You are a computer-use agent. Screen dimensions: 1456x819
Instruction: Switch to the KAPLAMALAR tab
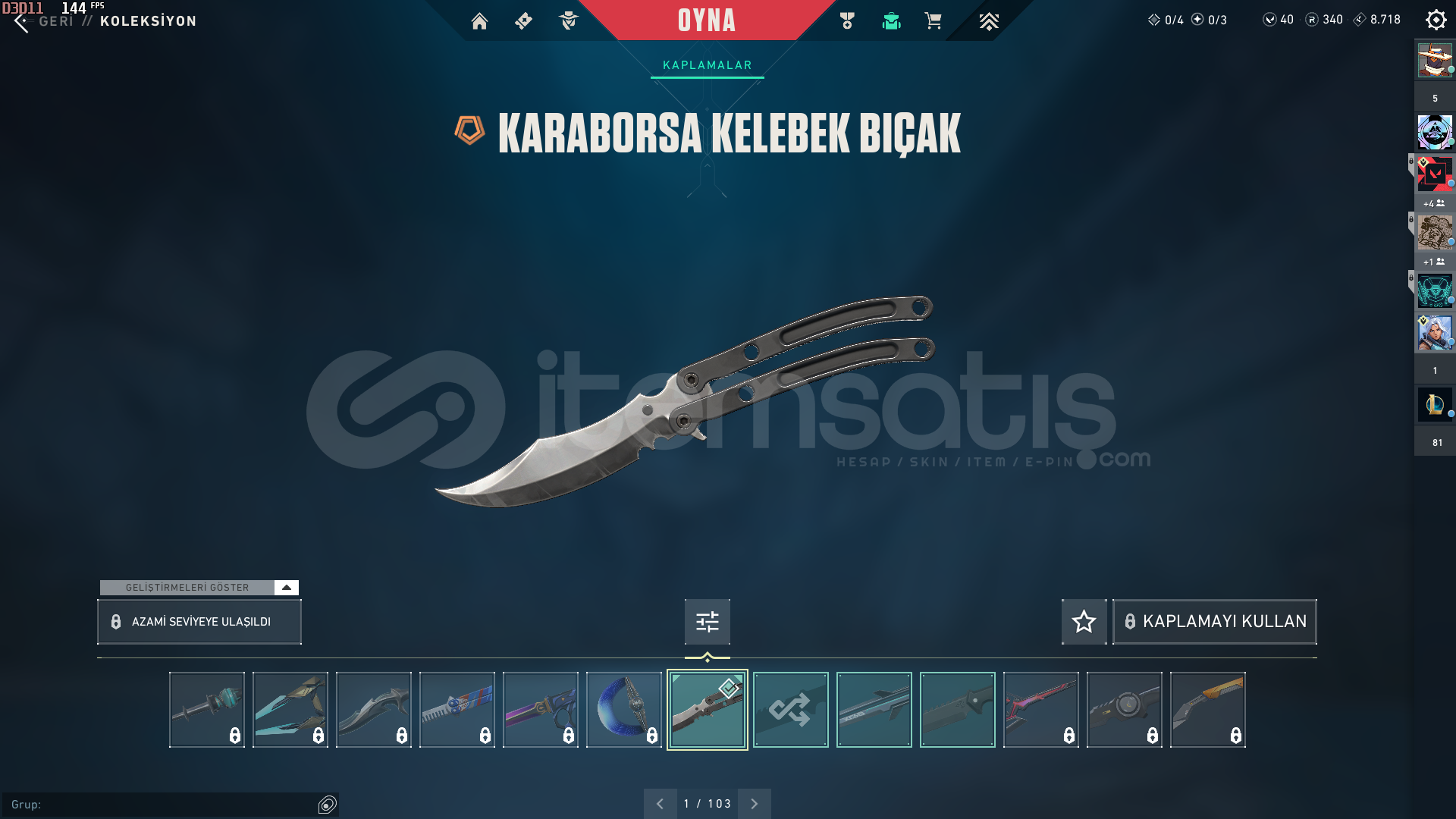pyautogui.click(x=706, y=64)
